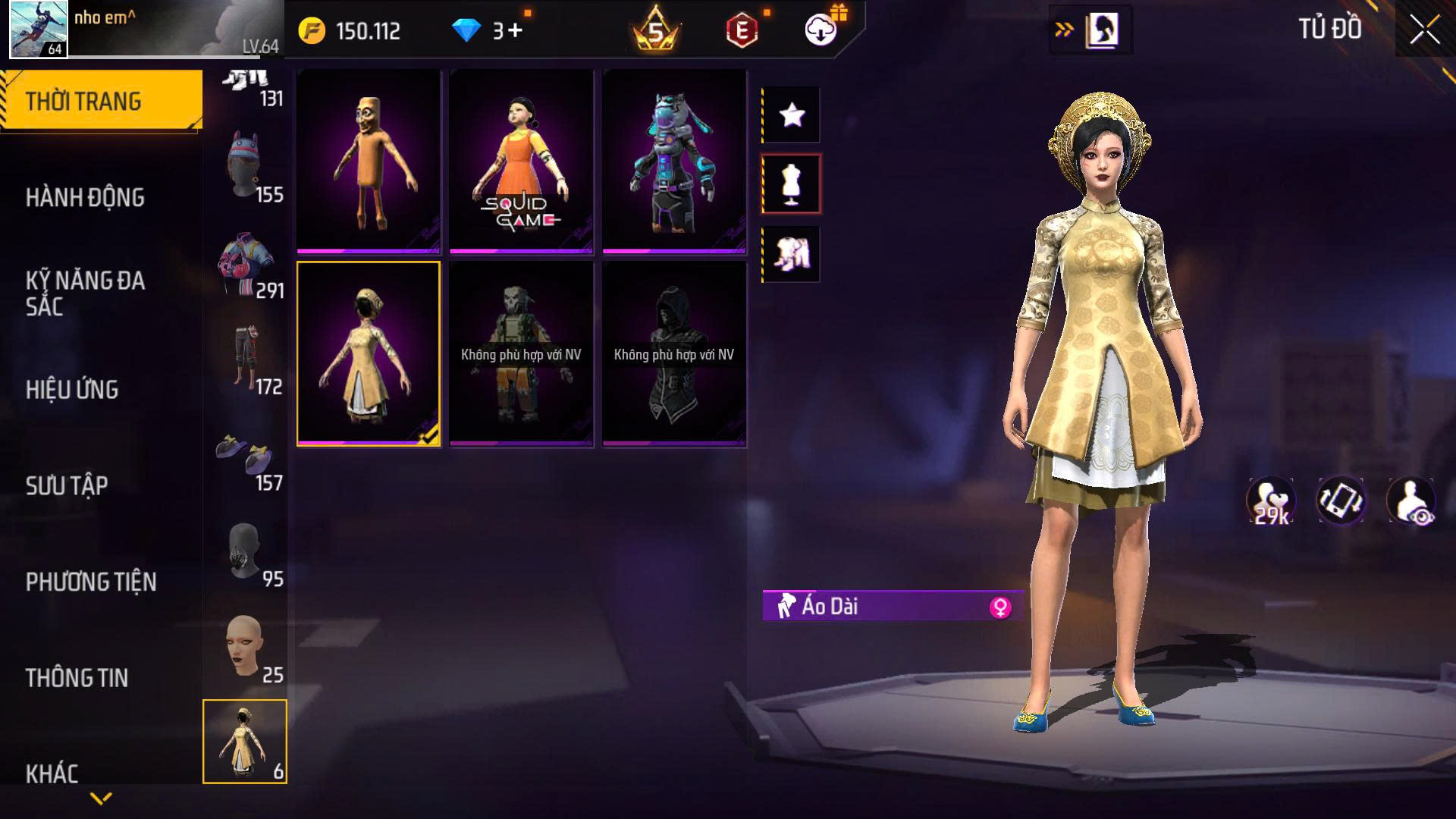
Task: Choose the mannequin full-outfit filter
Action: (x=792, y=184)
